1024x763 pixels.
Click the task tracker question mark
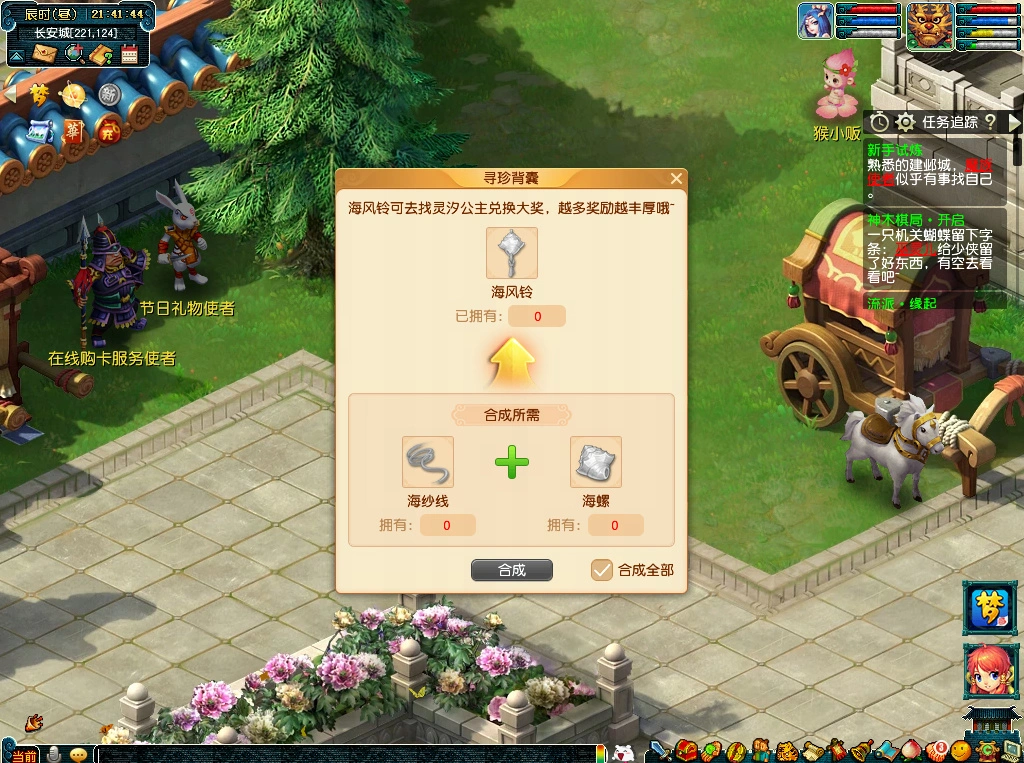coord(989,122)
